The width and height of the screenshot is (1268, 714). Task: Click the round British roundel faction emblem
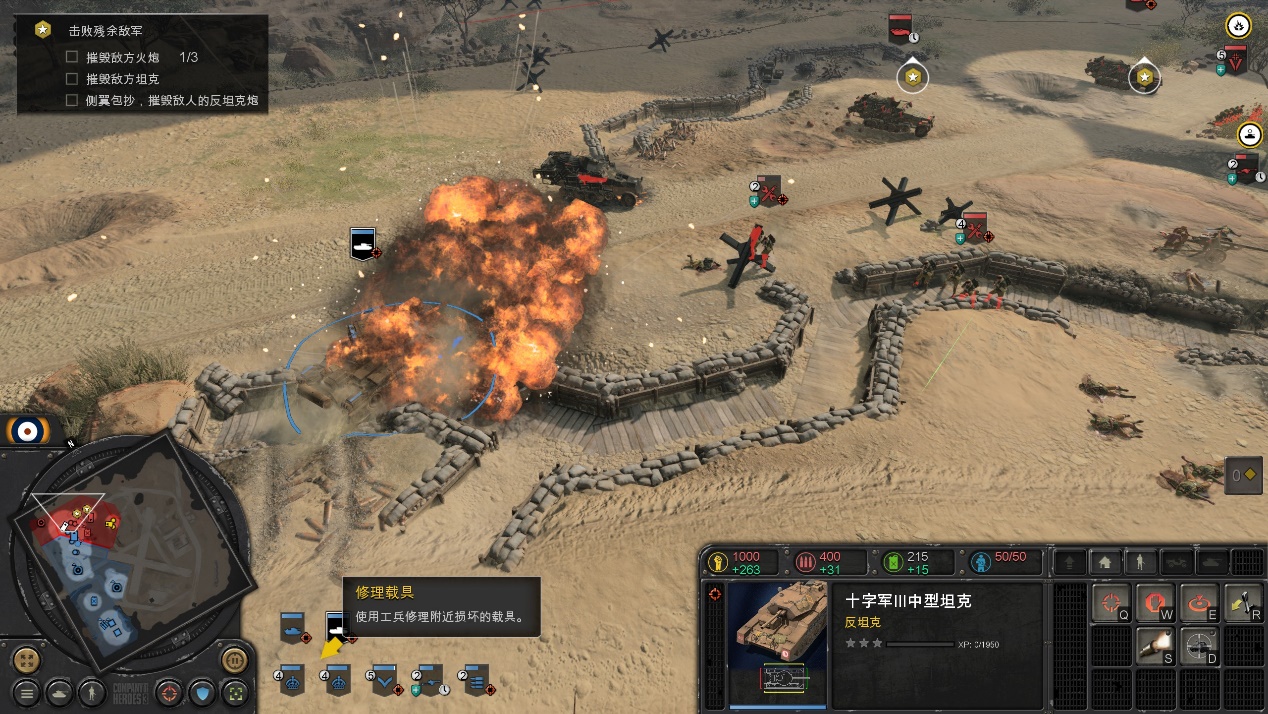point(27,431)
